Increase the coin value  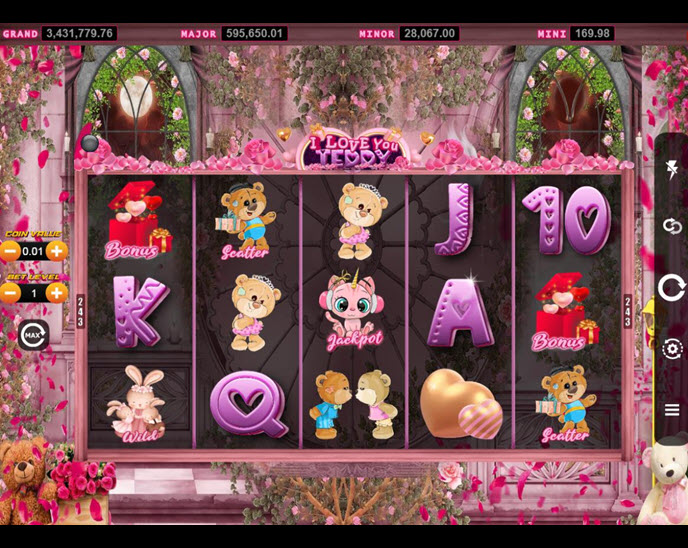(x=57, y=251)
